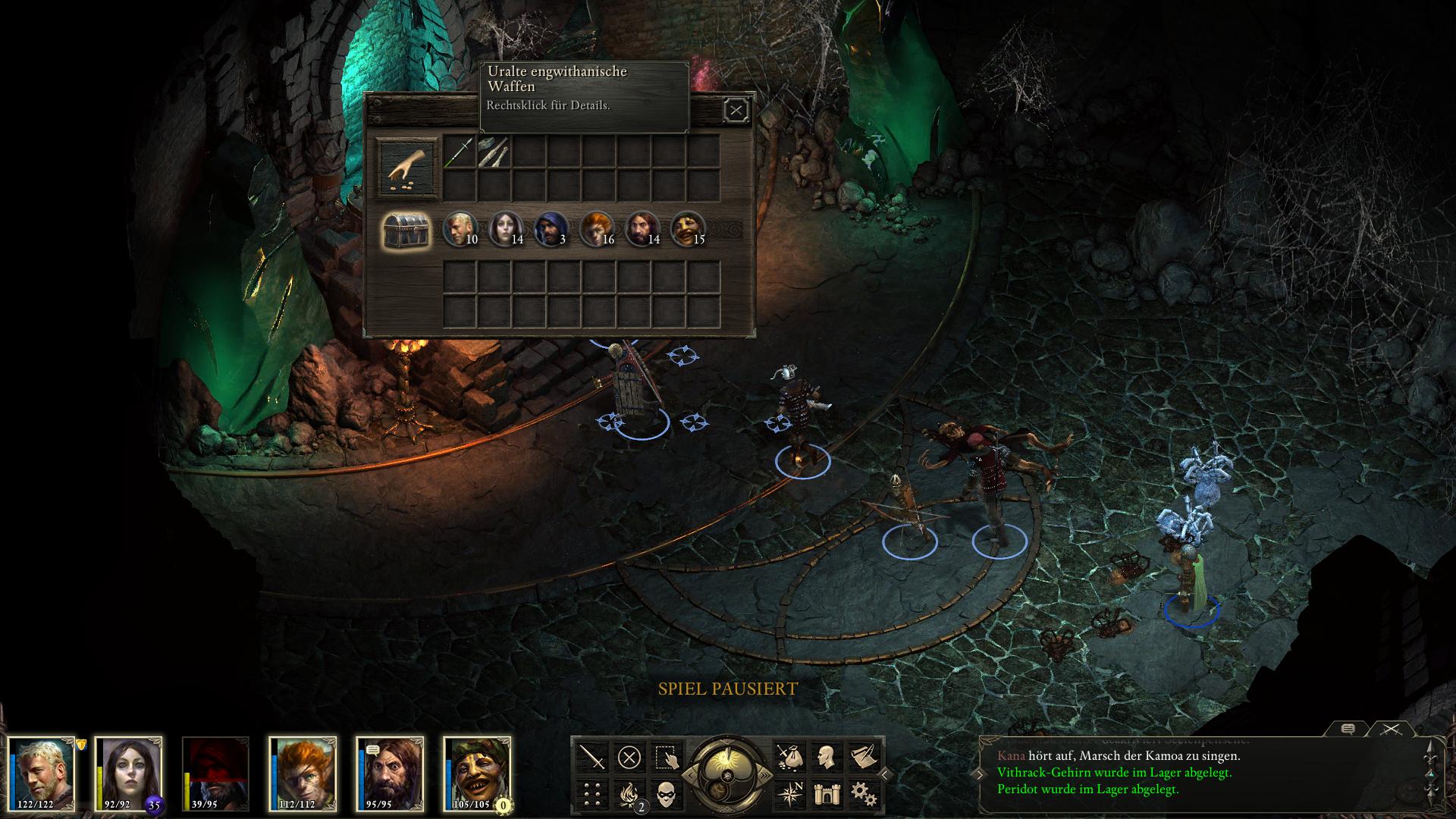Viewport: 1456px width, 819px height.
Task: Open the campfire rest option
Action: pyautogui.click(x=629, y=794)
